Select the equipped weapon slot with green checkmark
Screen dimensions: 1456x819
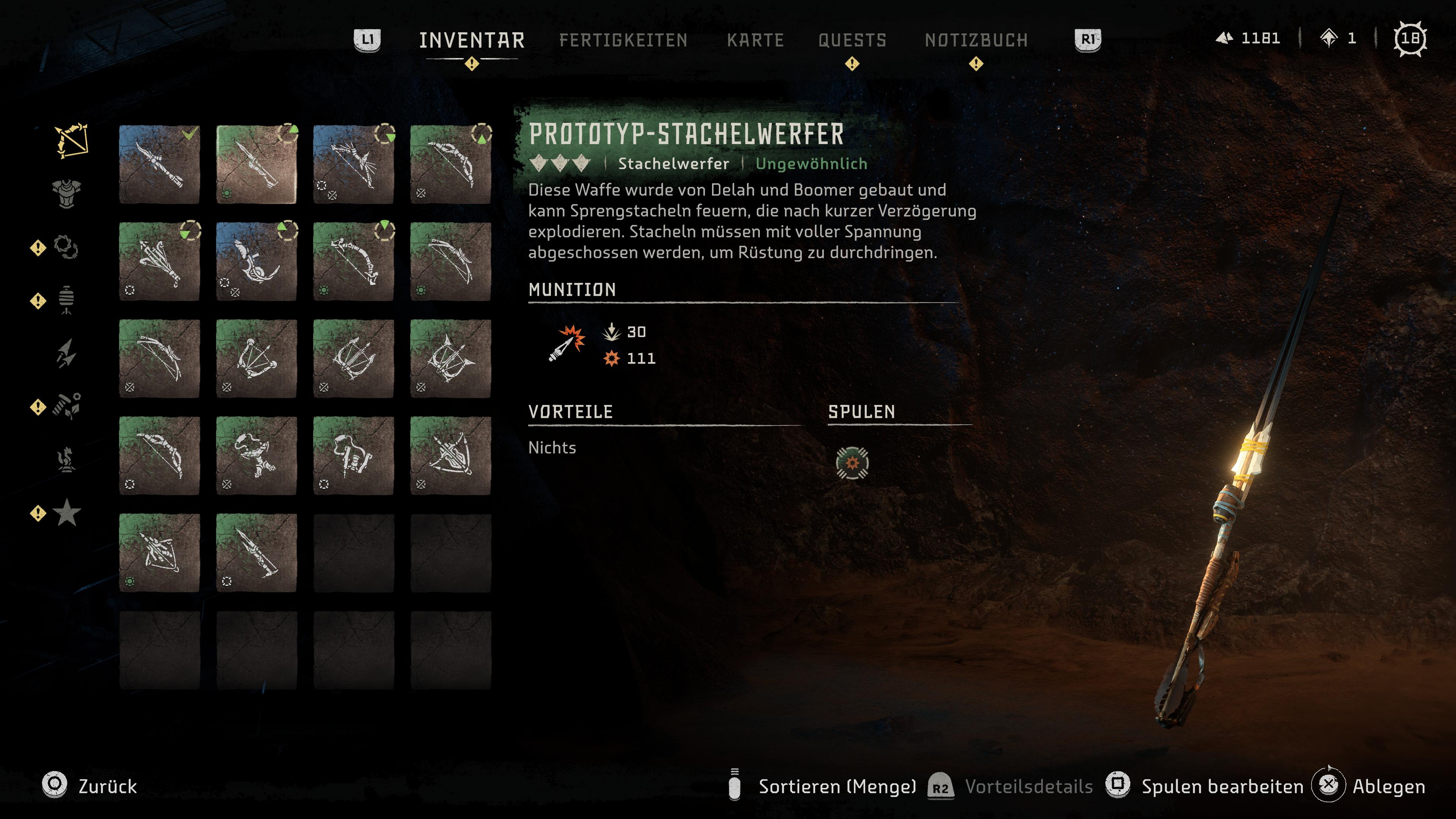(159, 164)
